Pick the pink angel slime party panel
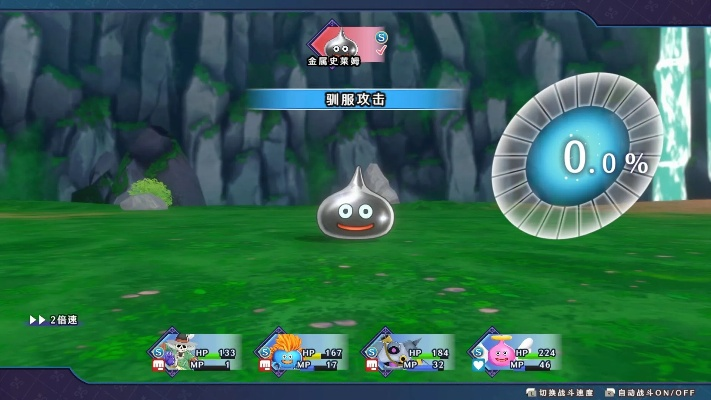 [x=513, y=353]
